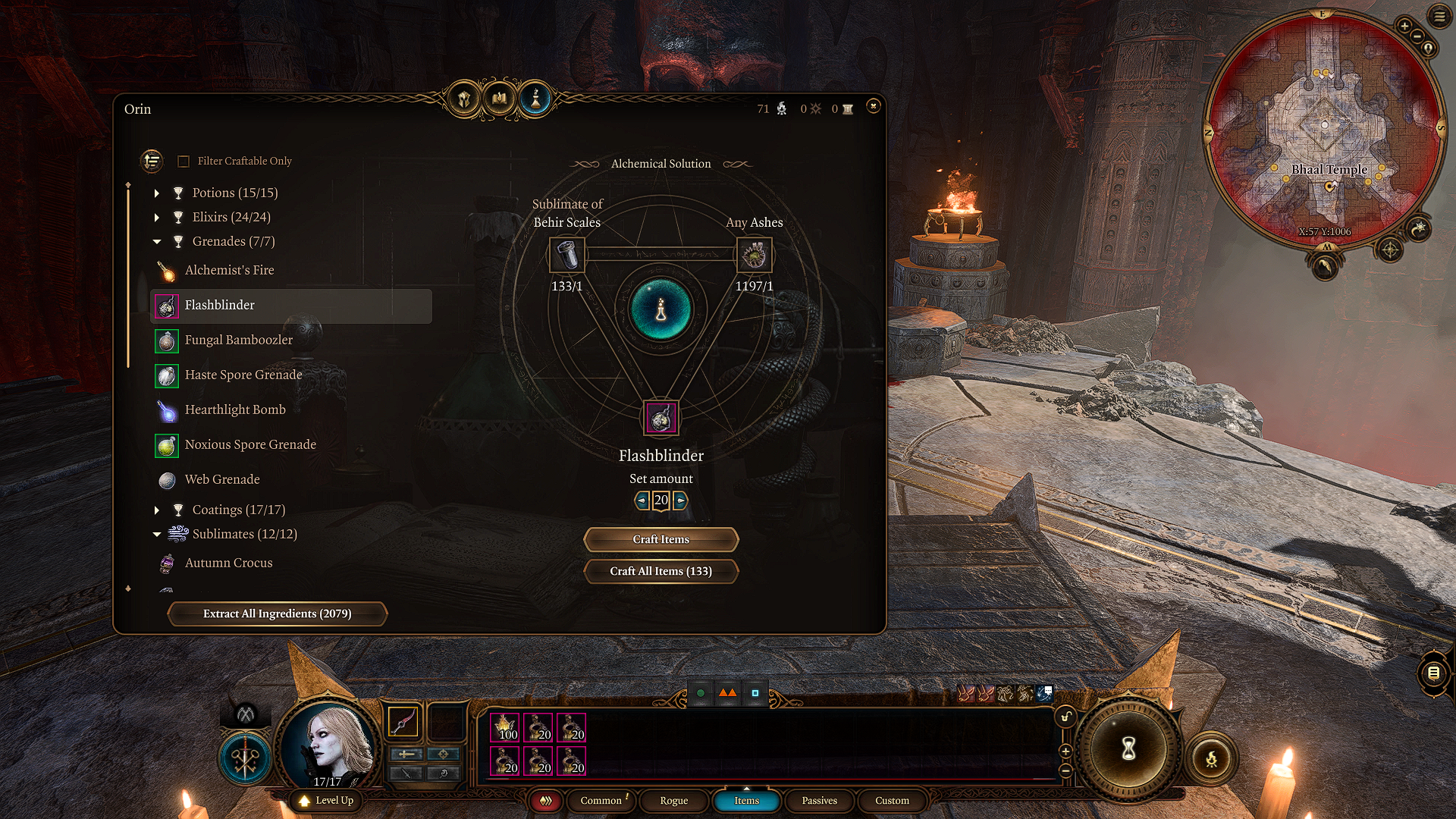1456x819 pixels.
Task: Pick the Hearthlight Bomb recipe
Action: pos(235,410)
